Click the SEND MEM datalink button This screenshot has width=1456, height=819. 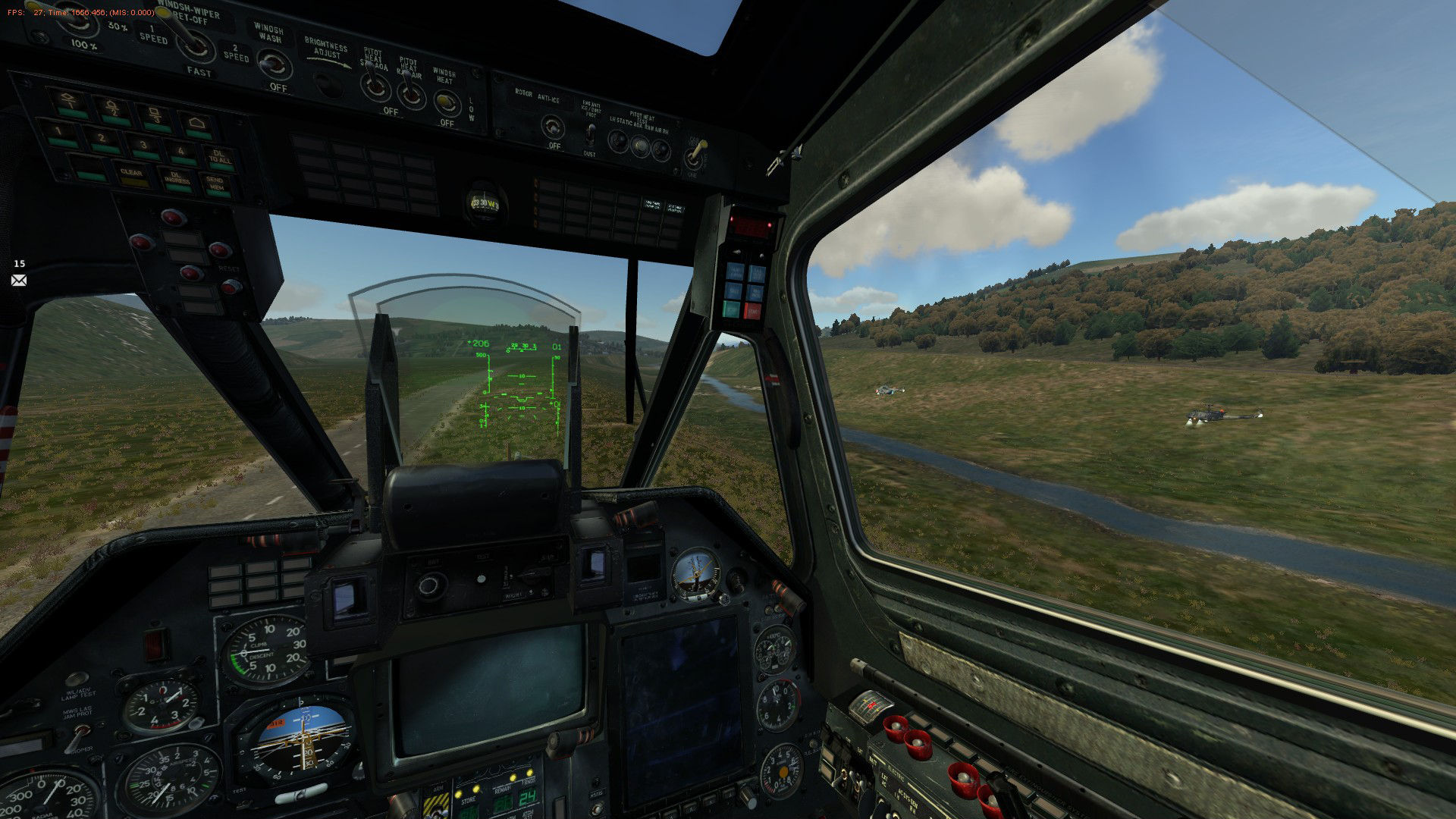pyautogui.click(x=215, y=183)
